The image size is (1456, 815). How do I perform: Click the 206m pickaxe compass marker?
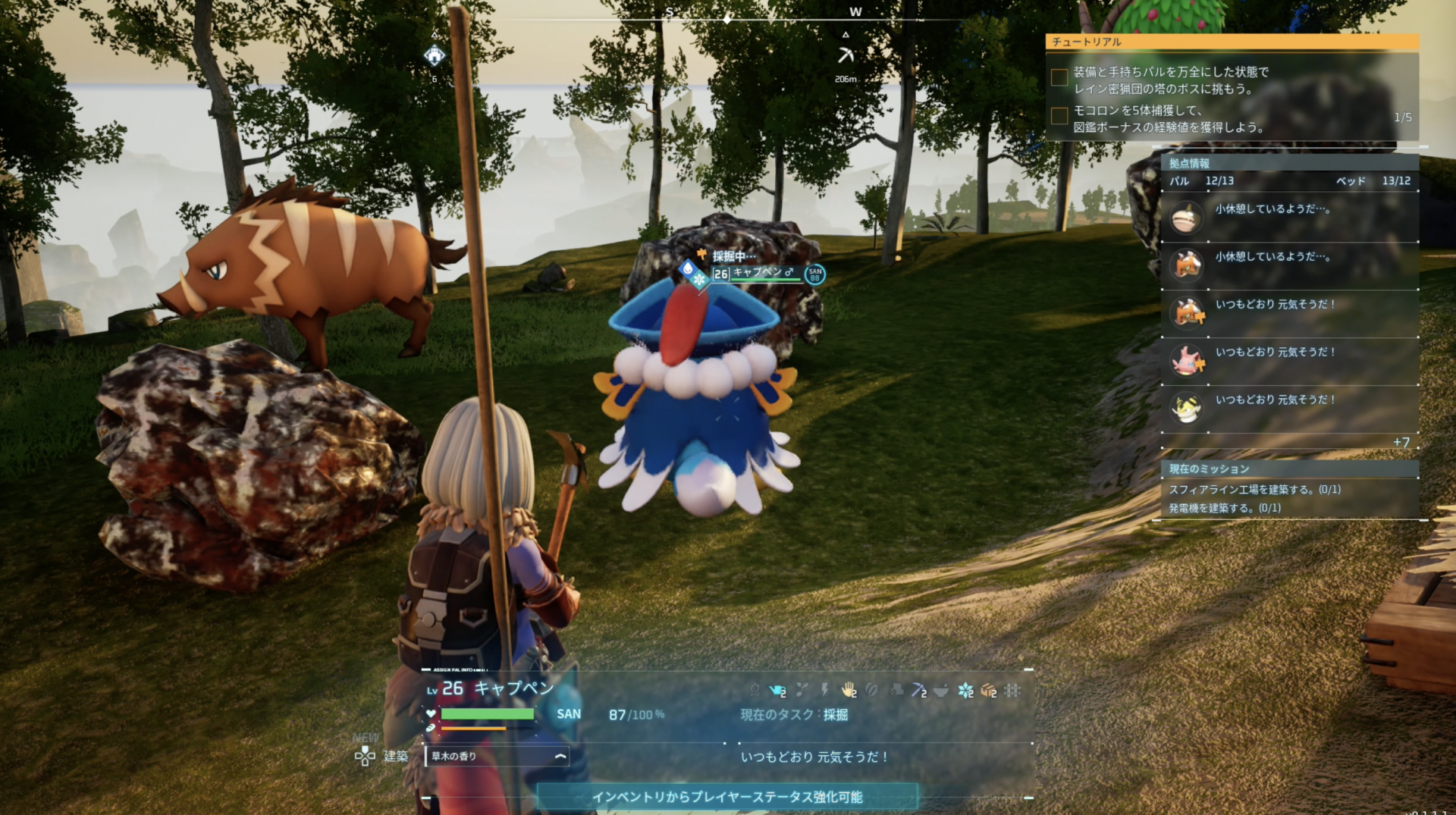tap(846, 55)
